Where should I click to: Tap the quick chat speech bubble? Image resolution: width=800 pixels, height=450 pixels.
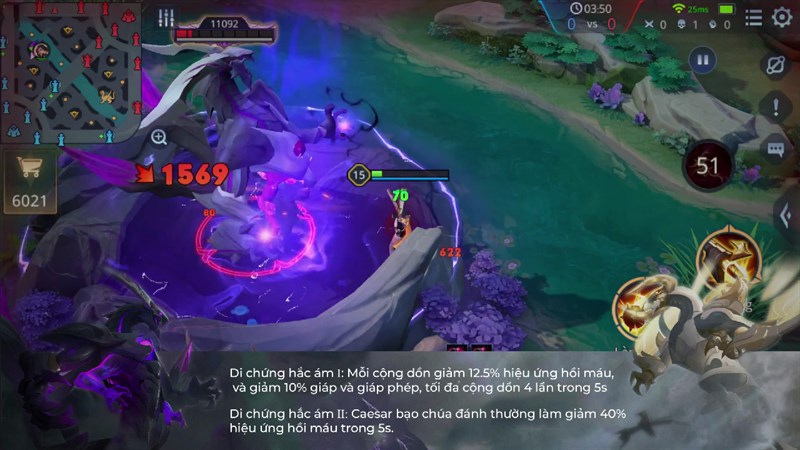point(776,149)
